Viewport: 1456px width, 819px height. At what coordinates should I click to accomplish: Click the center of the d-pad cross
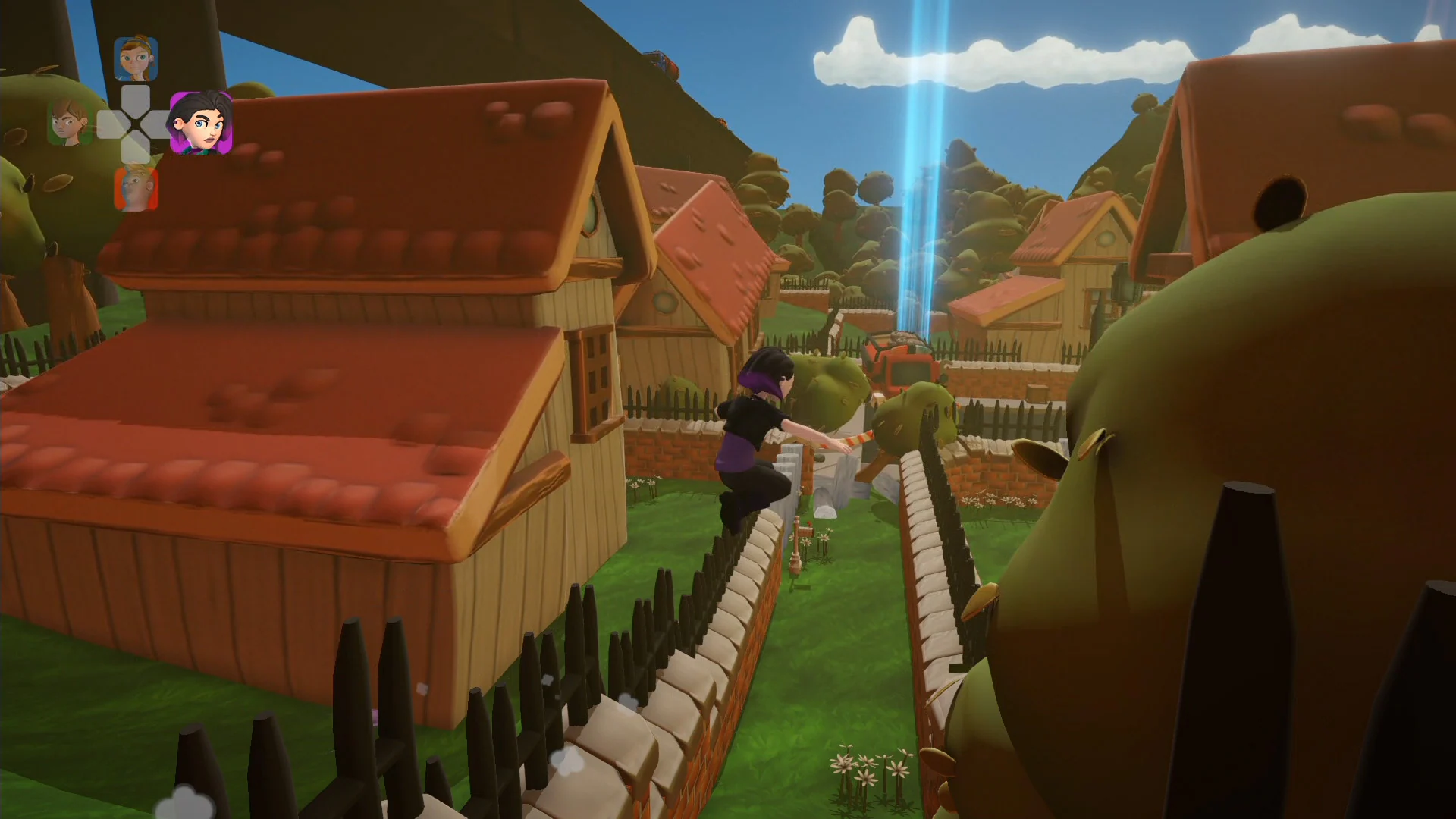point(136,121)
